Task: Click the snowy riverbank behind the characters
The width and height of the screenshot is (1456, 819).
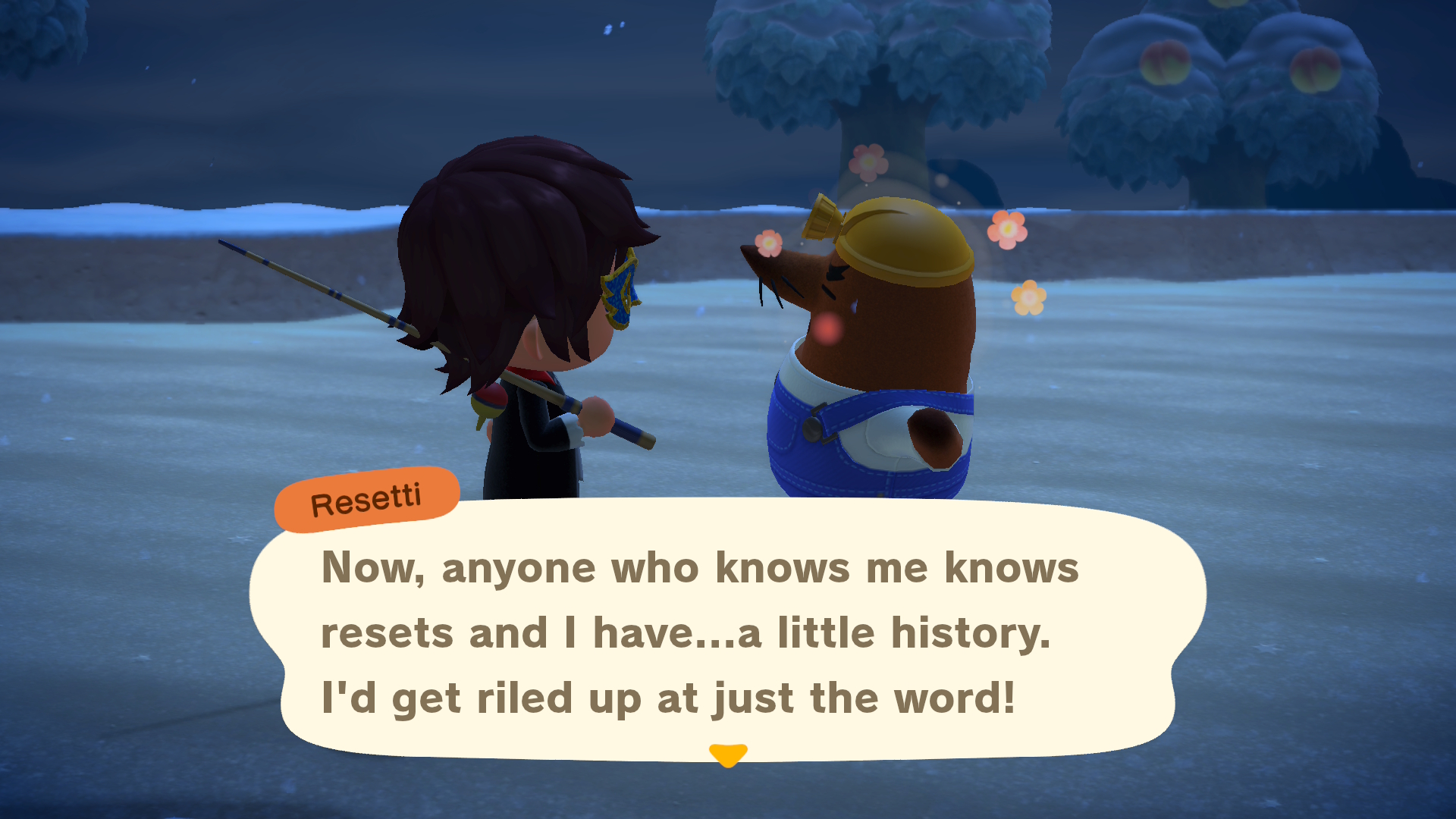Action: pyautogui.click(x=227, y=220)
